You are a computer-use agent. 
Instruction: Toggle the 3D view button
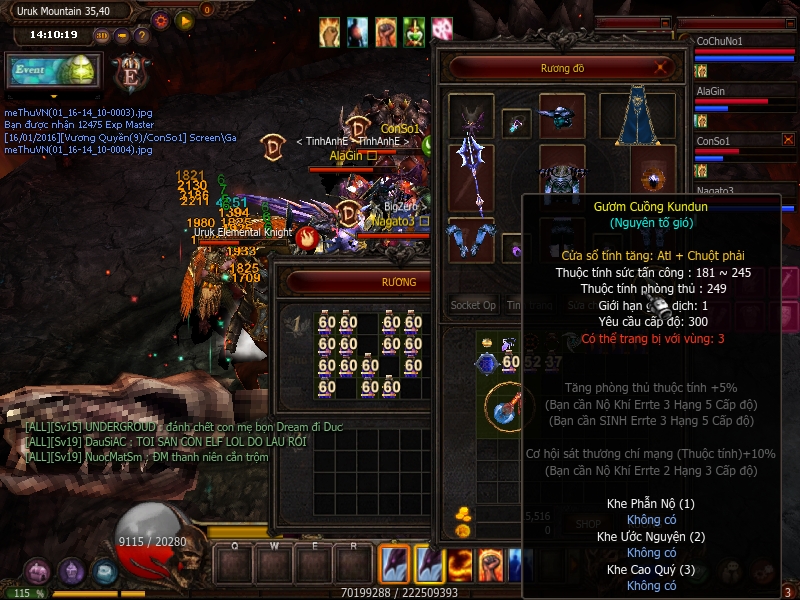[x=102, y=35]
